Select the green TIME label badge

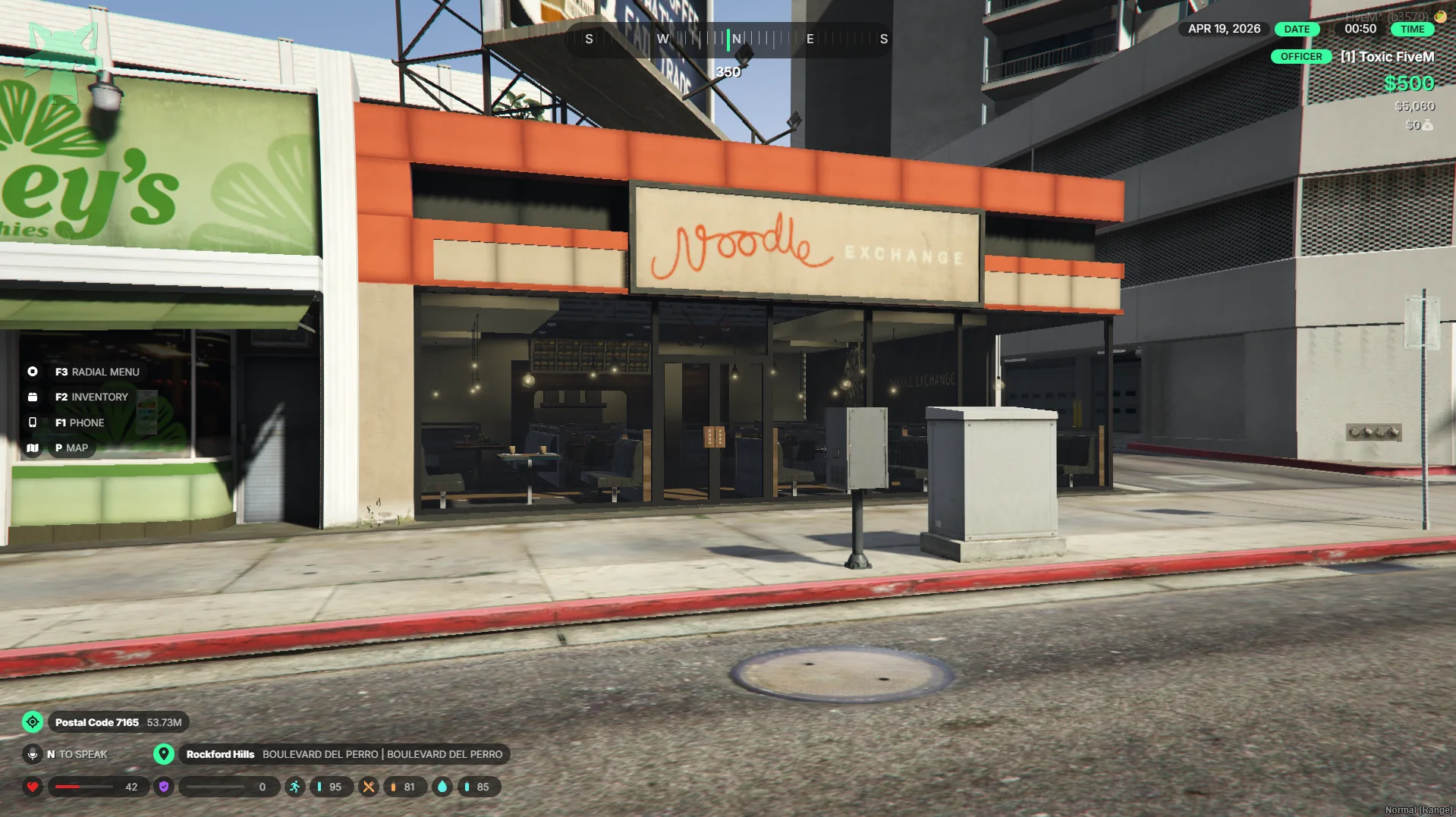[1412, 29]
